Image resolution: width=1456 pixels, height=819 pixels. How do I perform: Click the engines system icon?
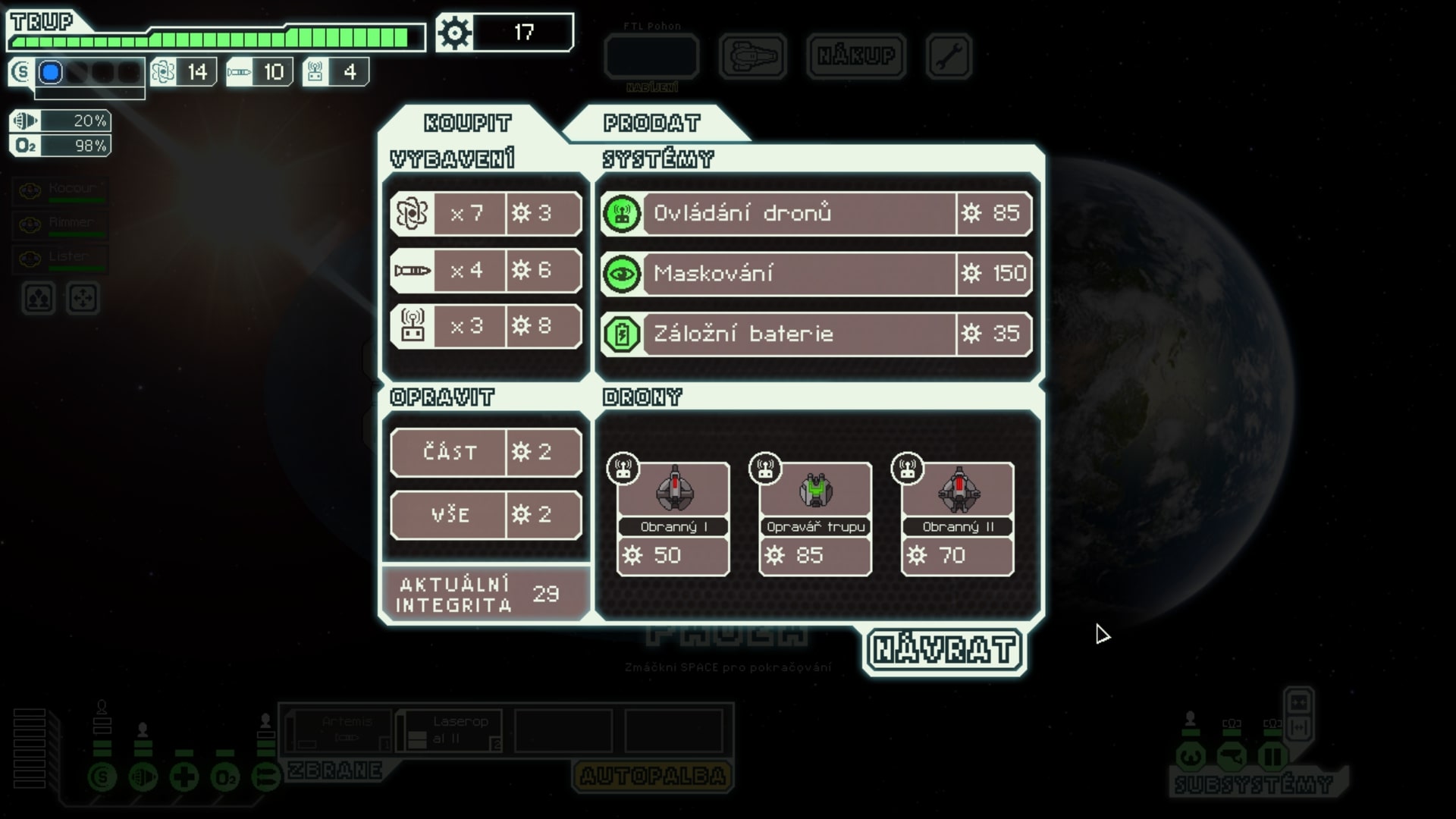click(144, 777)
